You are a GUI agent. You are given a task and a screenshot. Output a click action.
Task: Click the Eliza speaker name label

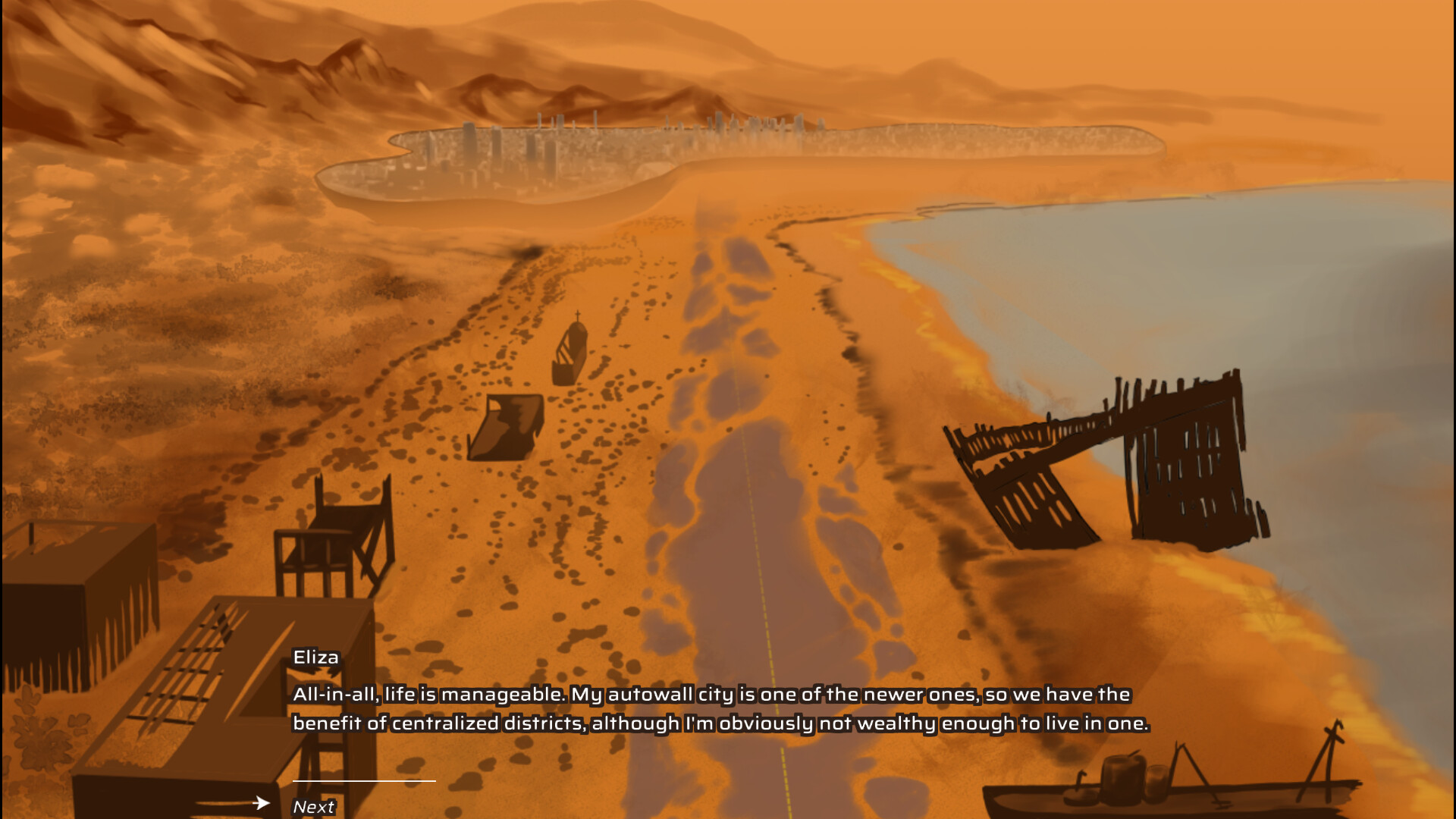315,657
